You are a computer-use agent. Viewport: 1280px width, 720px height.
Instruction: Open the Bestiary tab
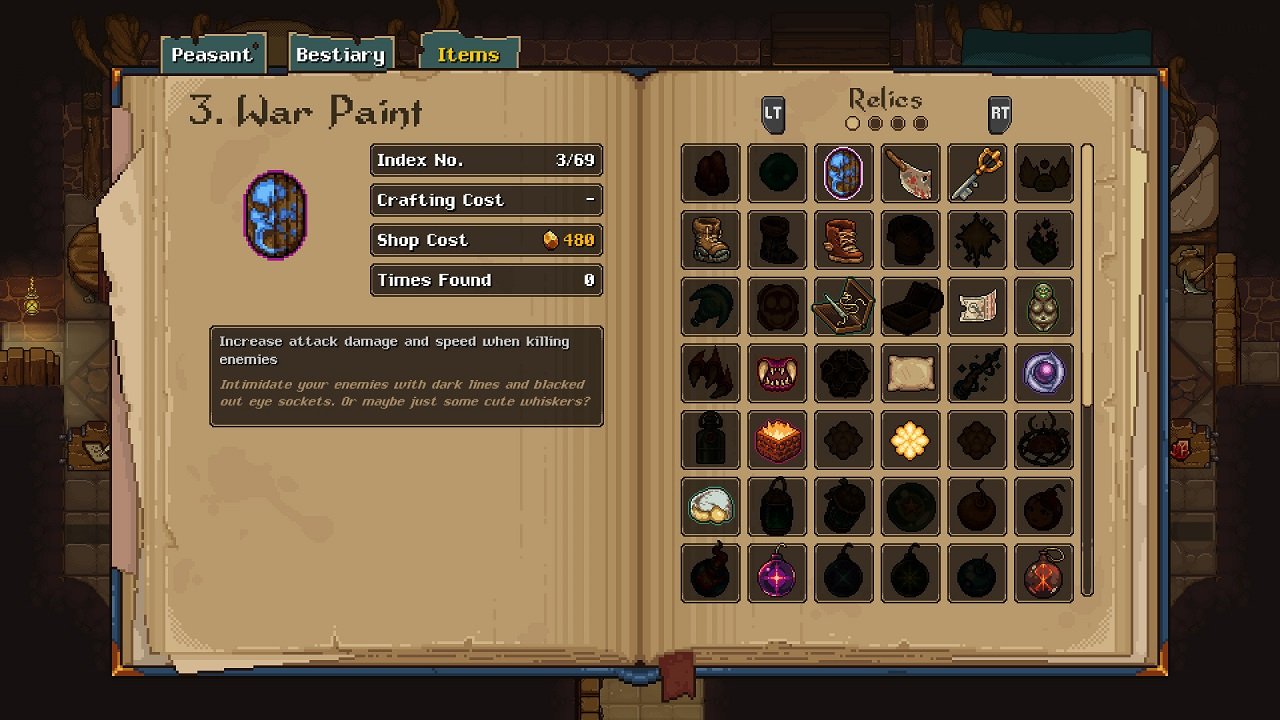click(340, 55)
